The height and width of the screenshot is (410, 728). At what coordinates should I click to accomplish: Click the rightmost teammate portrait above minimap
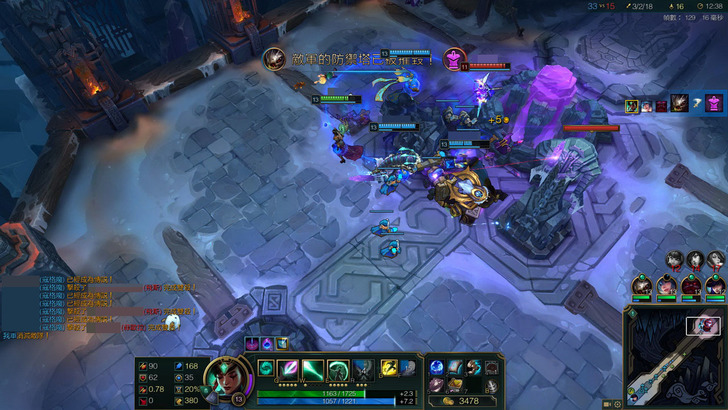tap(716, 286)
